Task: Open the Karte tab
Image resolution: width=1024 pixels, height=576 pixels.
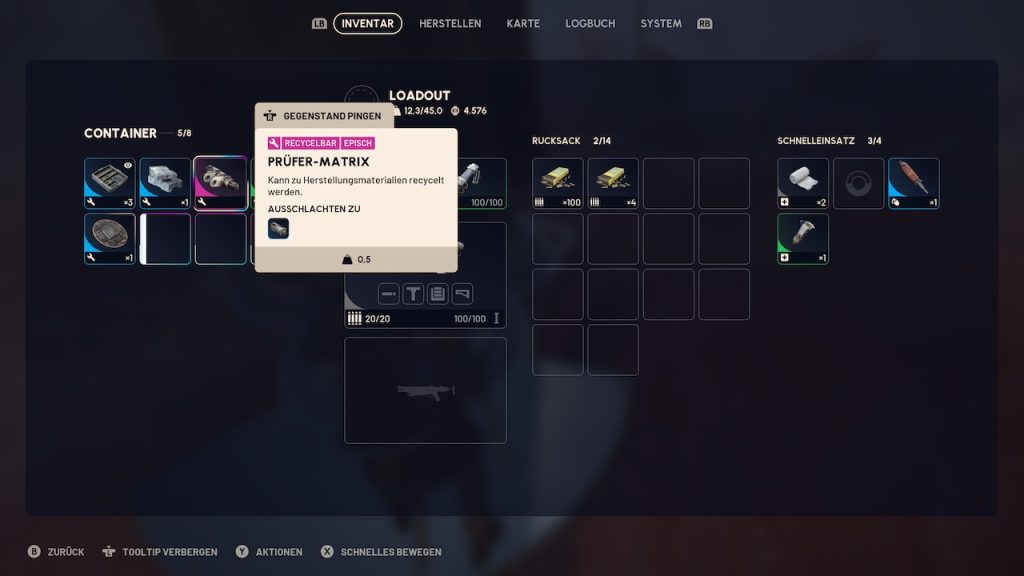Action: [523, 23]
